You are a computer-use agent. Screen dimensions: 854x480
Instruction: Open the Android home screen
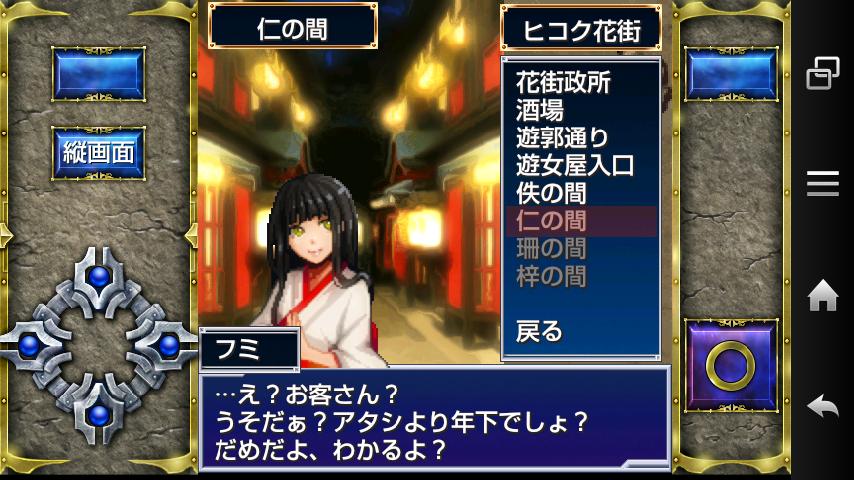click(x=822, y=295)
